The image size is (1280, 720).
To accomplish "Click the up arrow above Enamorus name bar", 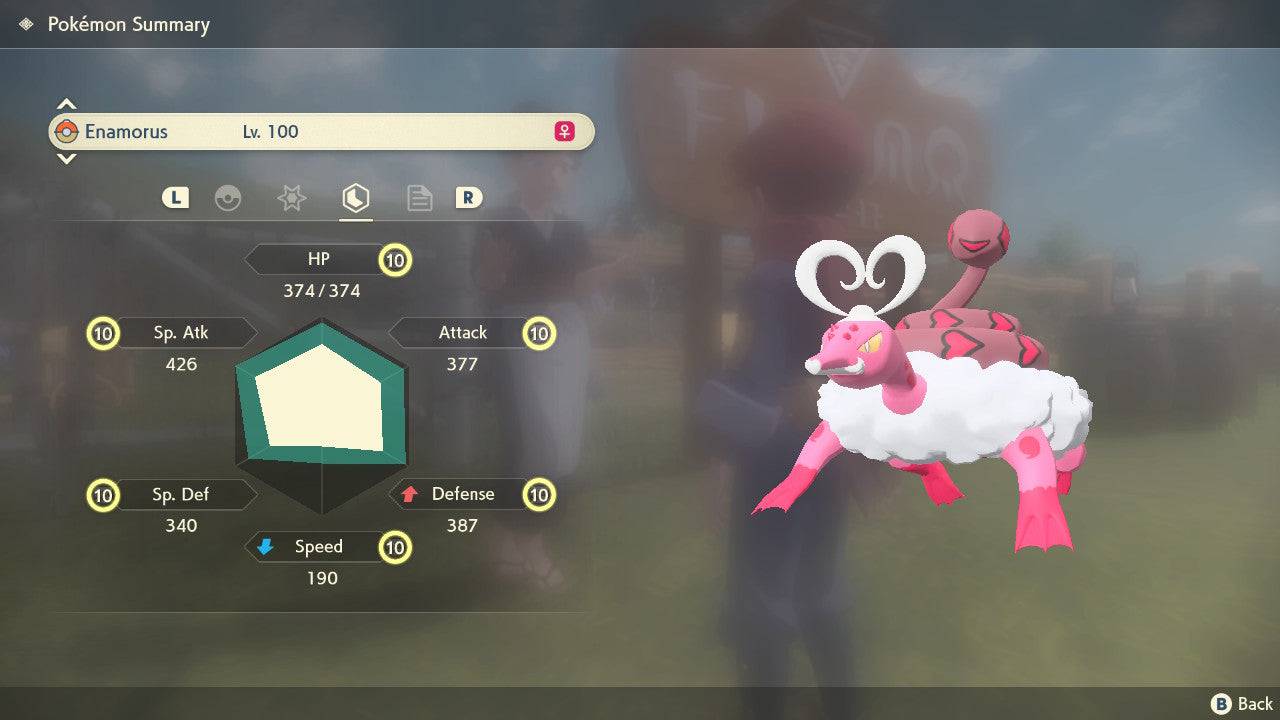I will [66, 104].
